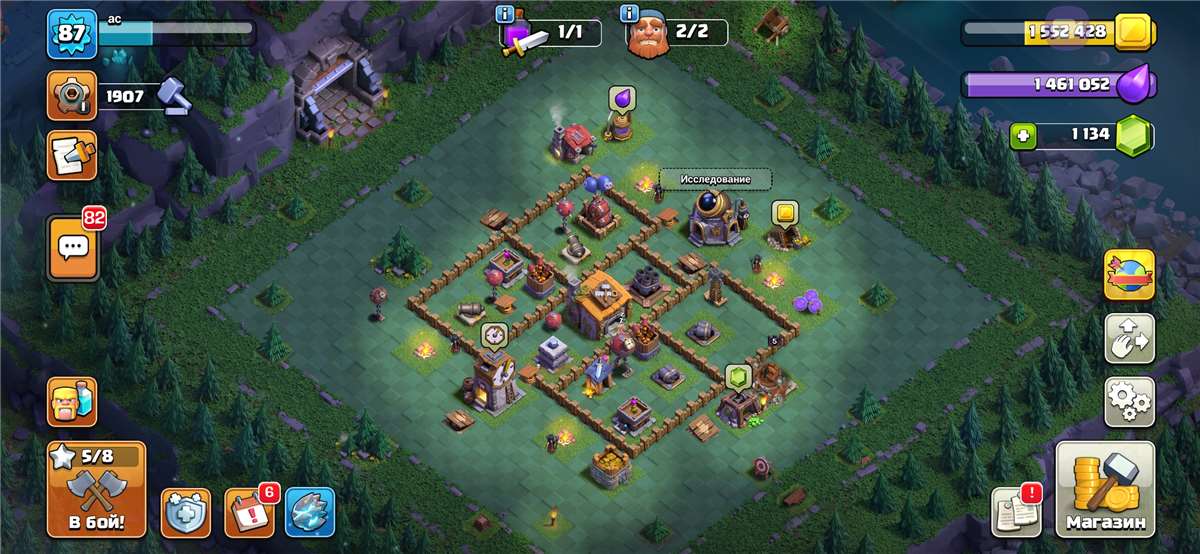
Task: Open the paper and chisel icon
Action: [72, 155]
